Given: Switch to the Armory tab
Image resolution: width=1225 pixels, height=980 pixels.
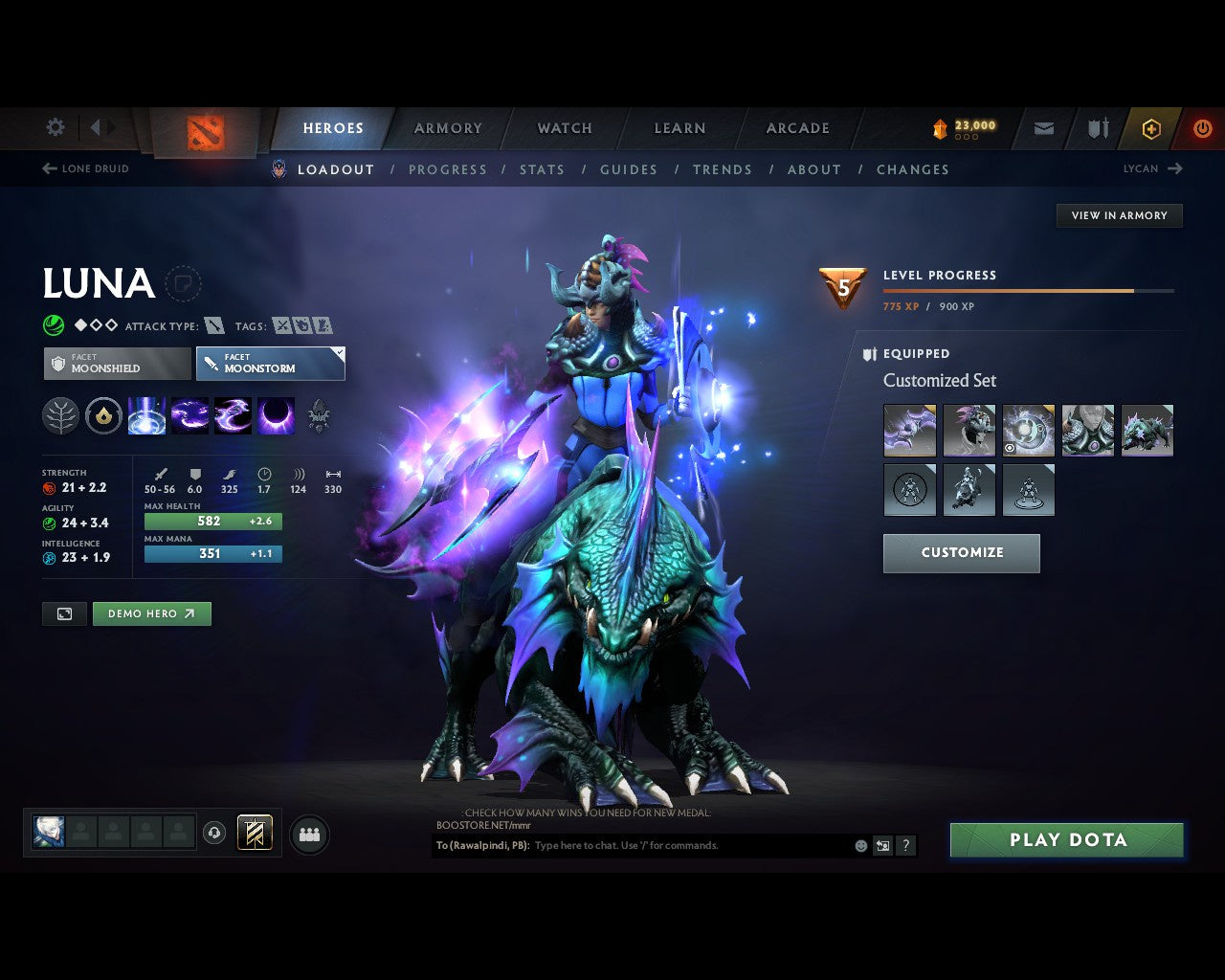Looking at the screenshot, I should pos(448,128).
